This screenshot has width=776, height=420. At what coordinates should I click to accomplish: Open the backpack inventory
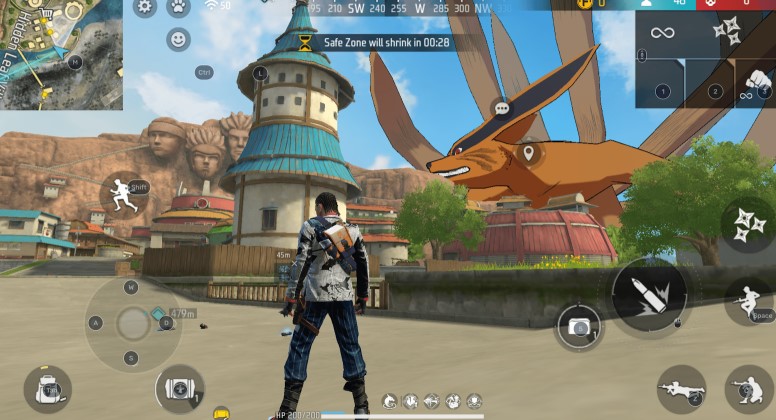coord(47,389)
